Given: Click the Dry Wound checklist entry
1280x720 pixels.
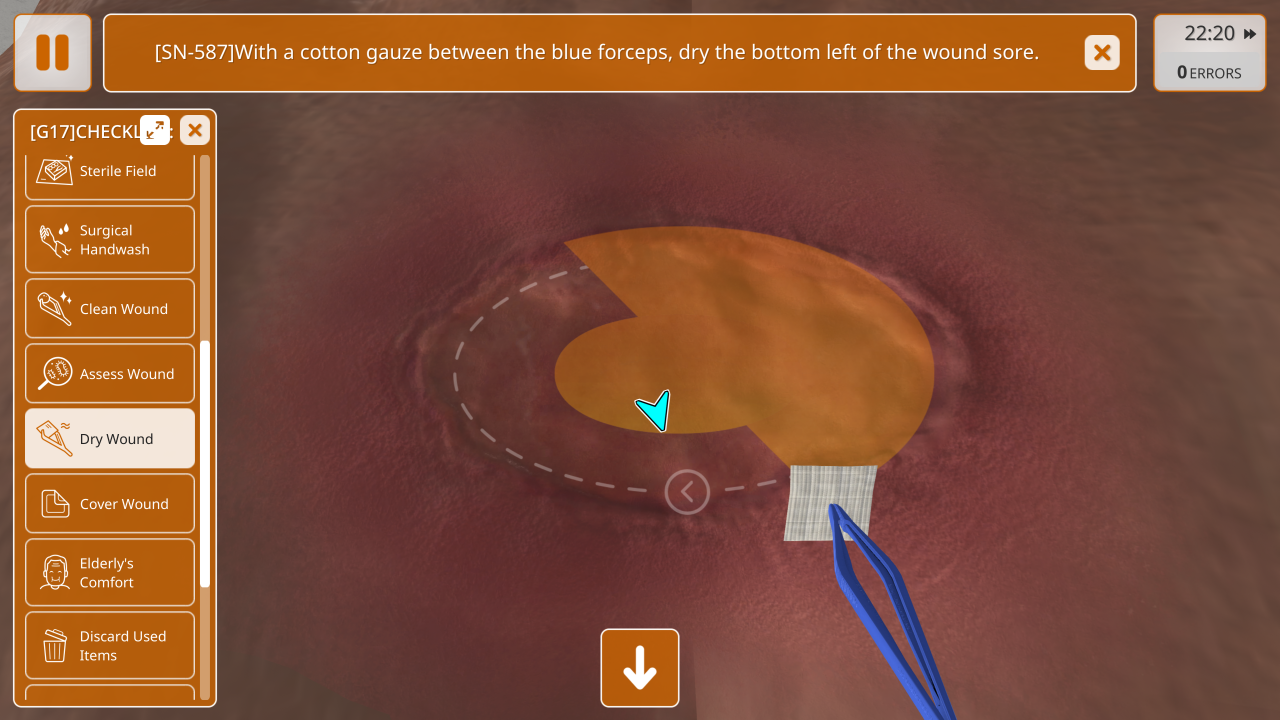Looking at the screenshot, I should pyautogui.click(x=110, y=439).
